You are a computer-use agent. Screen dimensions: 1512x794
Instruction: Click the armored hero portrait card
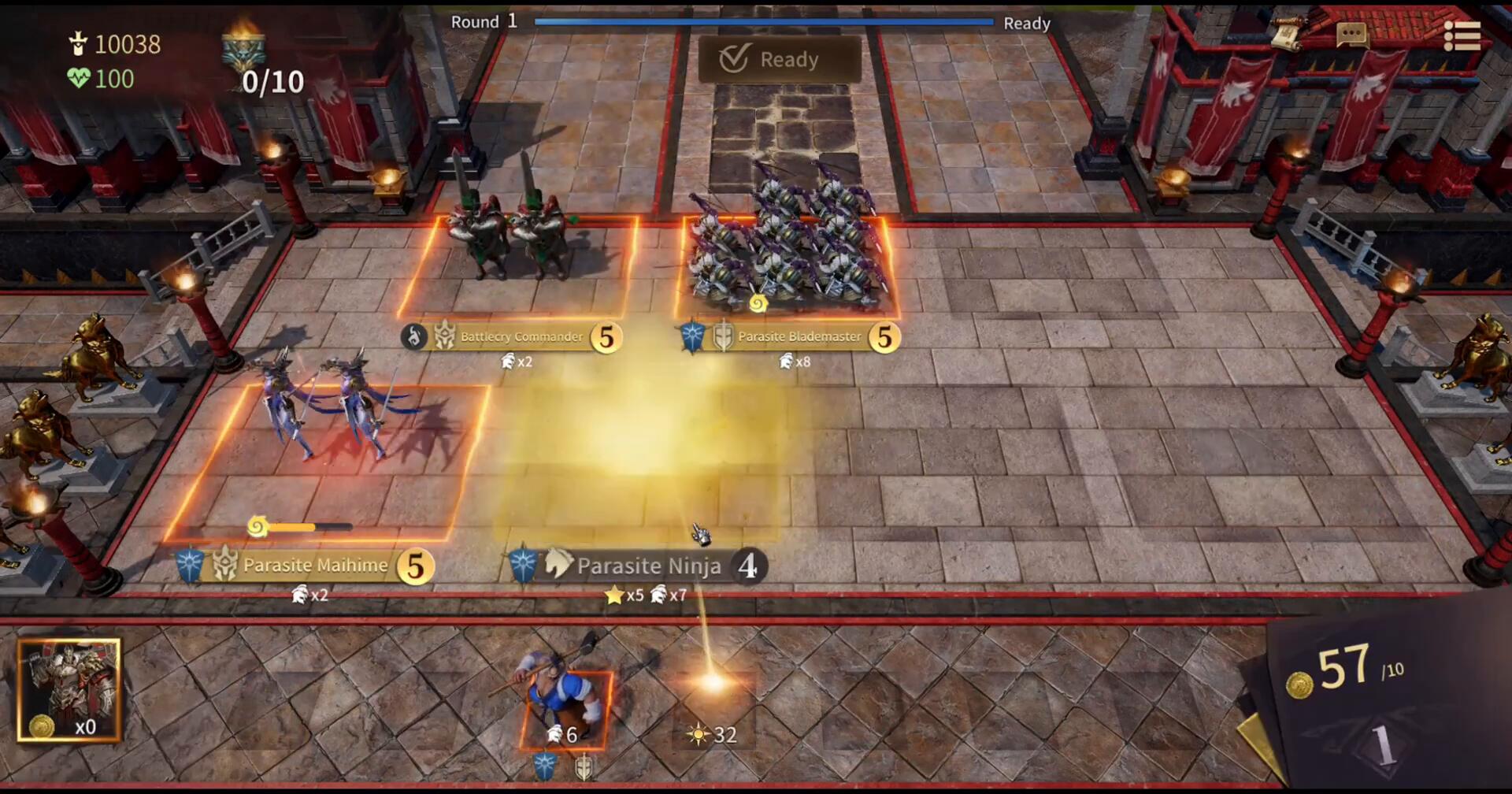(69, 690)
